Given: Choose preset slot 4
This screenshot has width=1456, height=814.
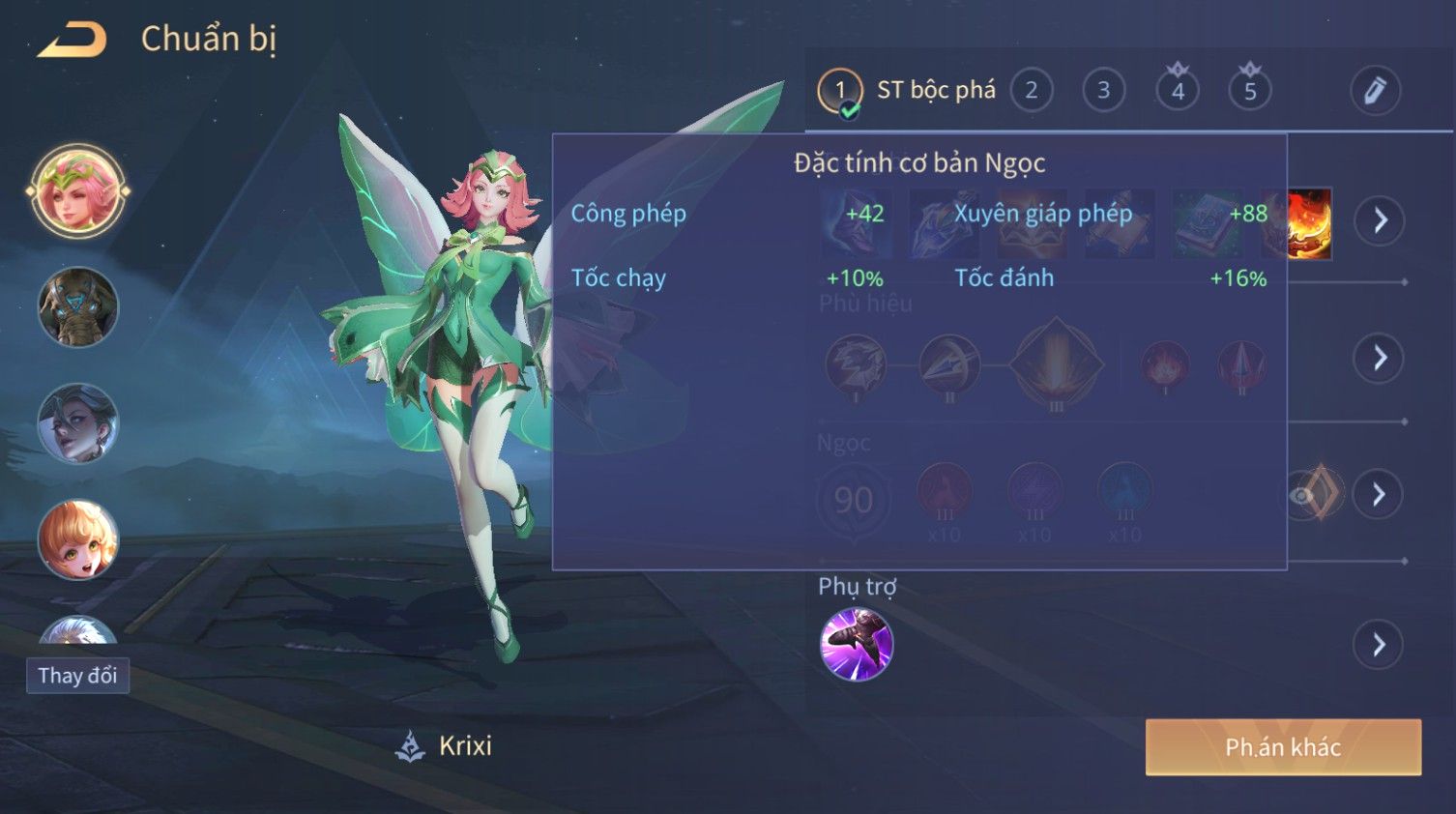Looking at the screenshot, I should (x=1177, y=91).
